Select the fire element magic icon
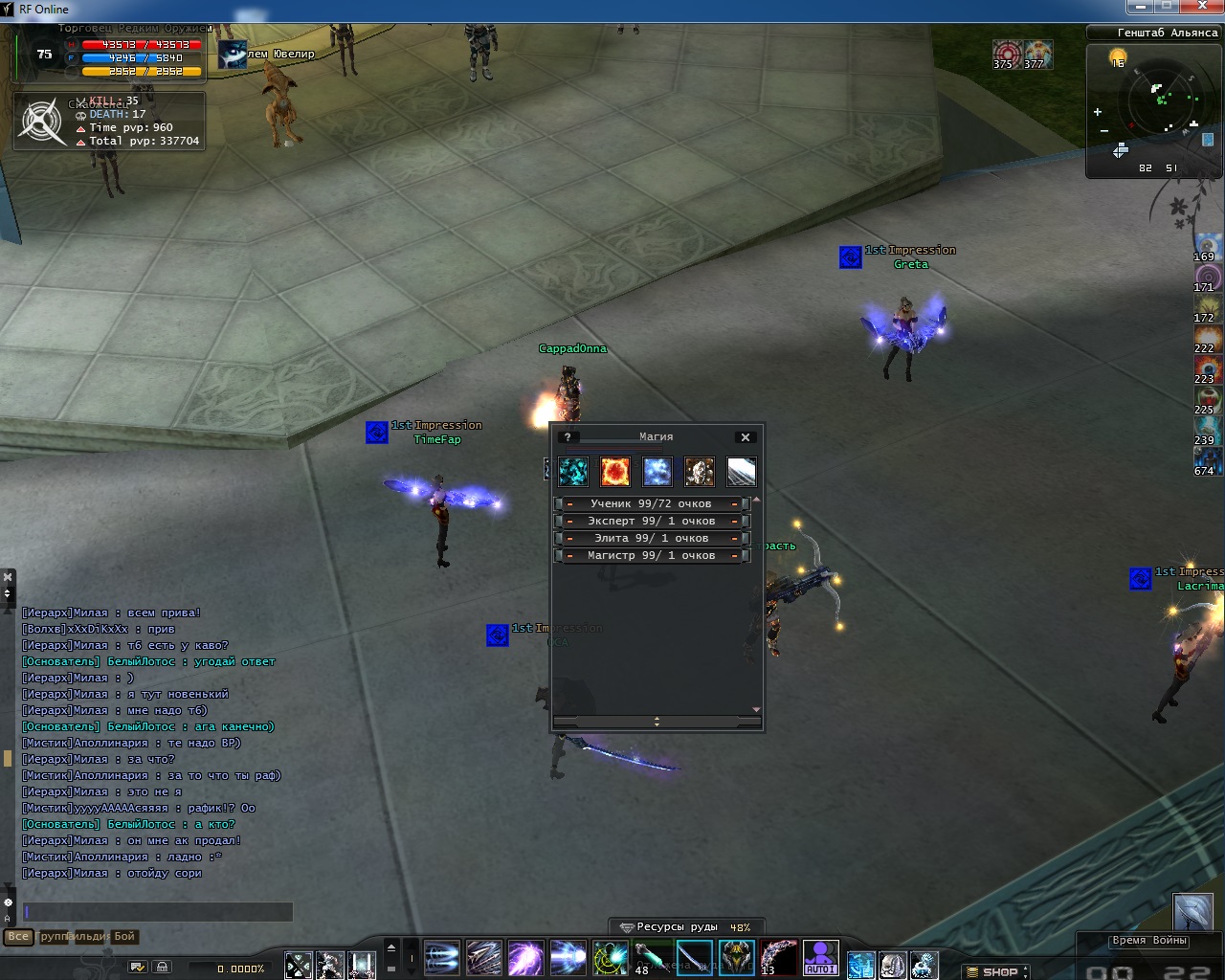 pyautogui.click(x=614, y=471)
